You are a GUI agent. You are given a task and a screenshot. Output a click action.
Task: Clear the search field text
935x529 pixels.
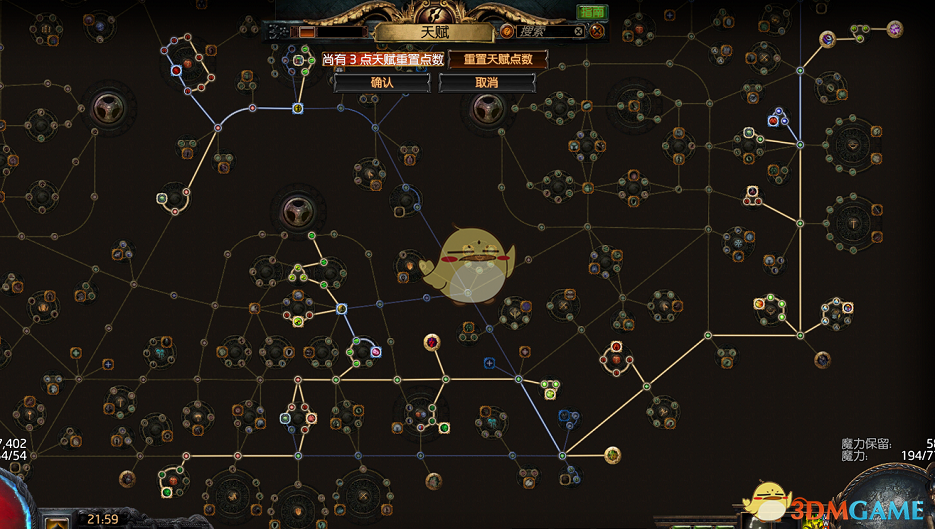point(578,32)
